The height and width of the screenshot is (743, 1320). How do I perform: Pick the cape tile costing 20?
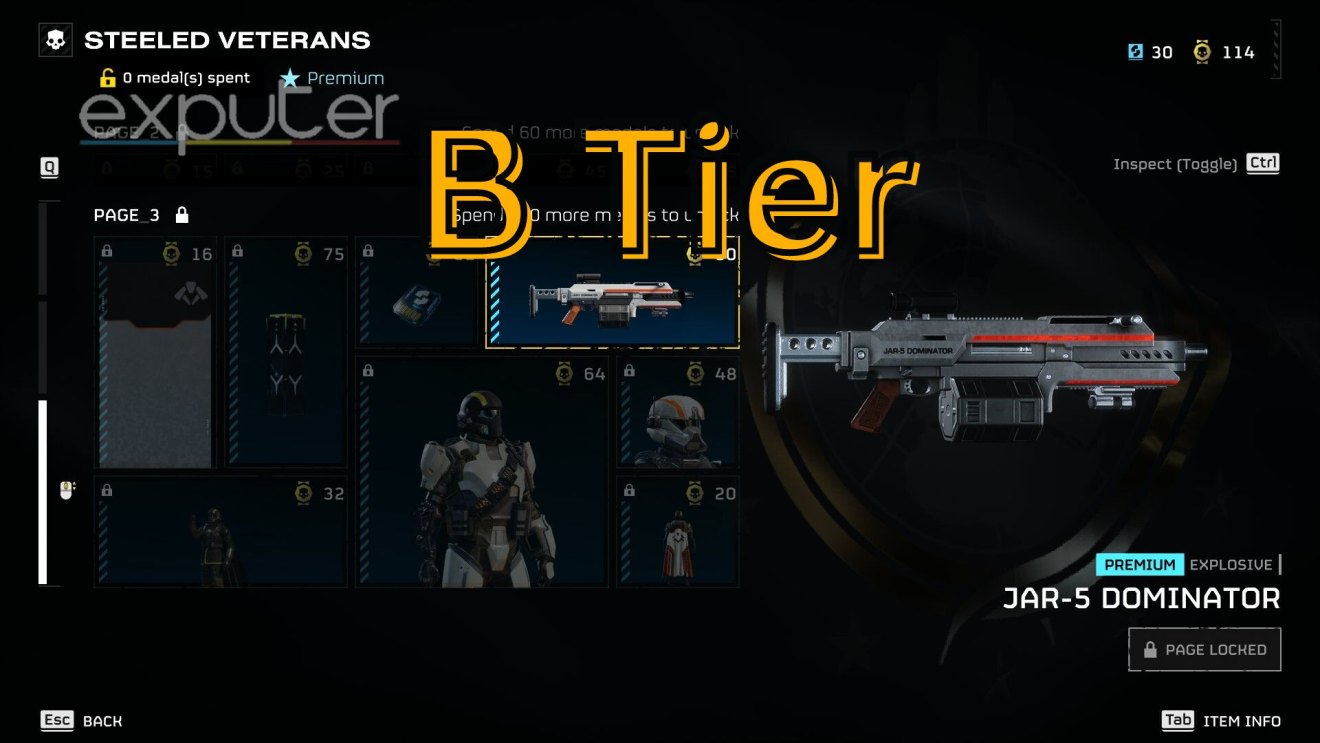click(x=679, y=532)
